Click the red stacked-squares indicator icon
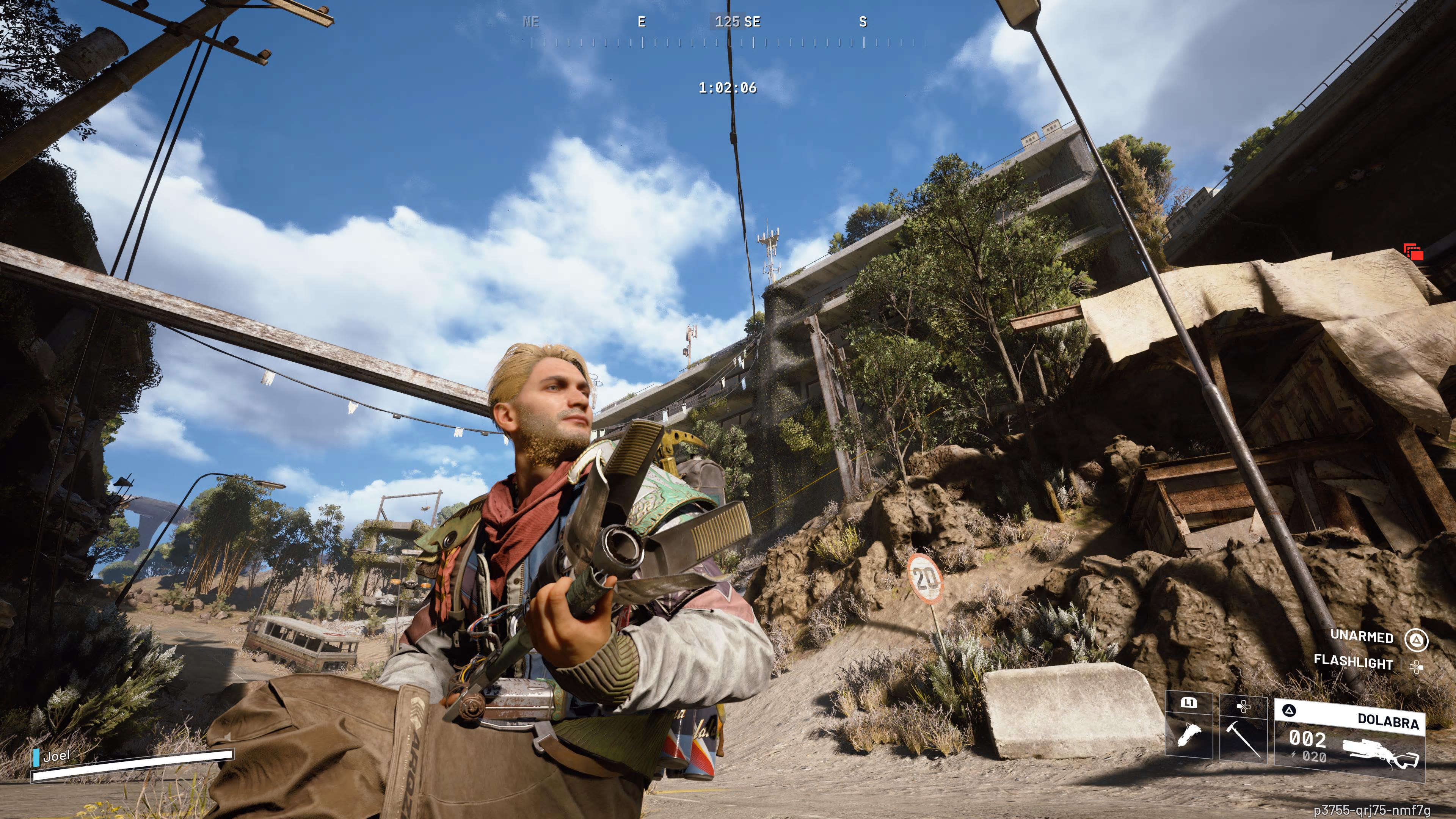1456x819 pixels. pos(1414,252)
